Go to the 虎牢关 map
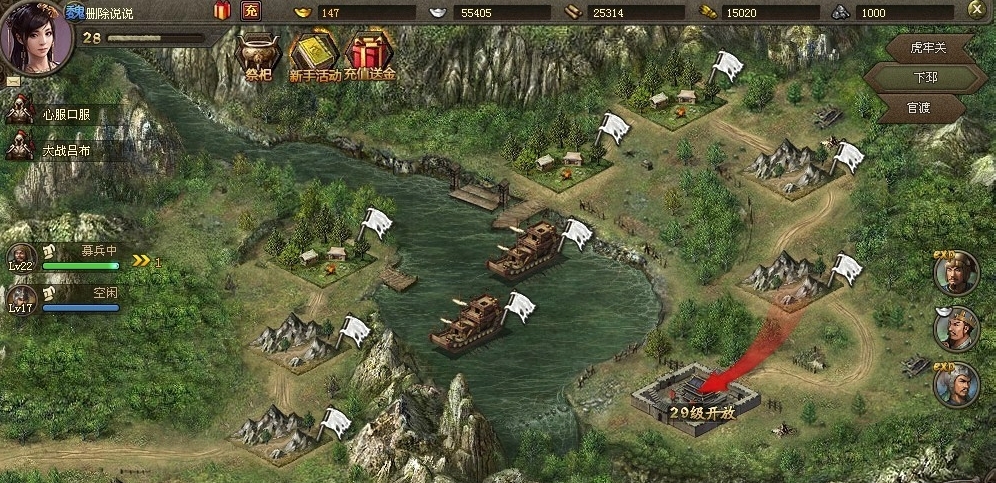996x483 pixels. (927, 47)
